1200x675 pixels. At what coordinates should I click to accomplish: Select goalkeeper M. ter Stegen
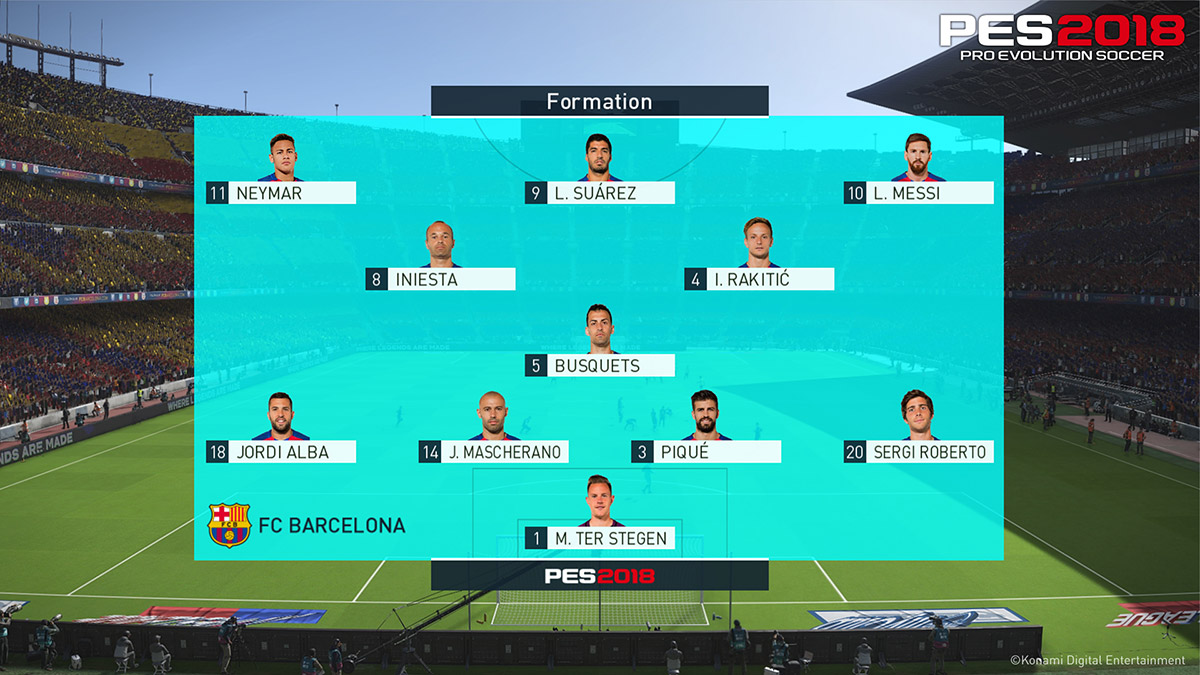(600, 538)
